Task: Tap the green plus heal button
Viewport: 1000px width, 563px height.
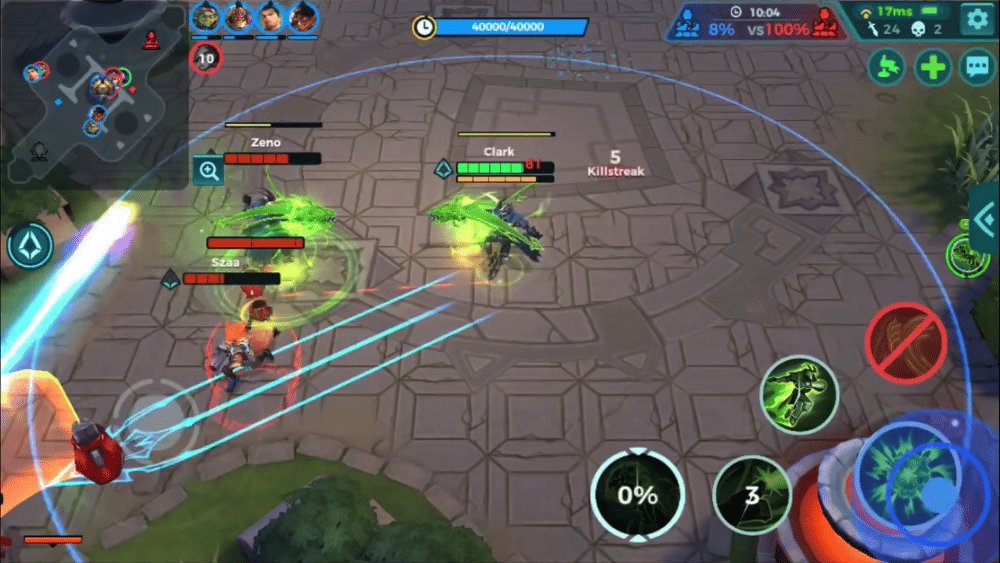Action: 932,68
